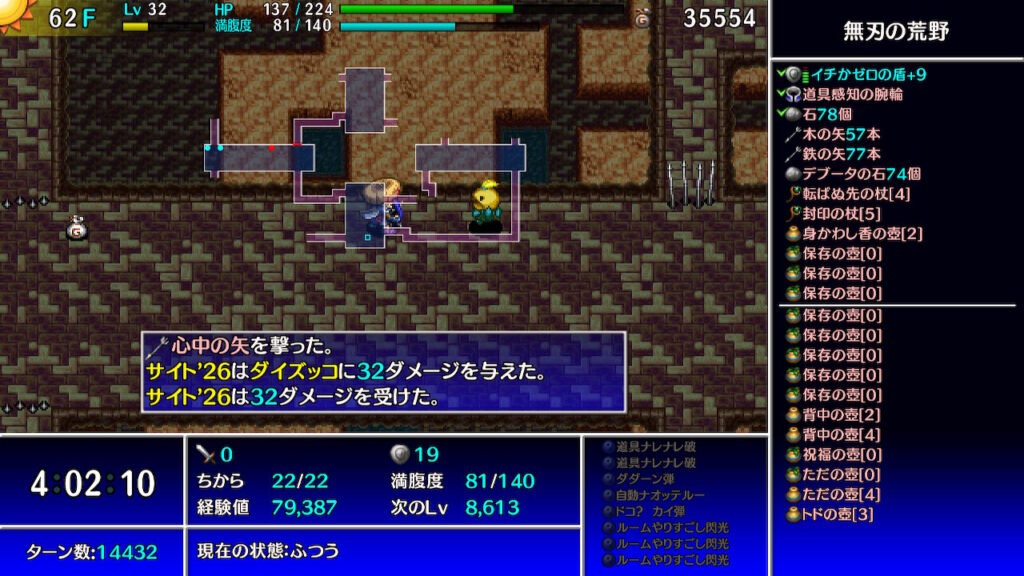The image size is (1024, 576).
Task: Select 木の矢57本 wooden arrows
Action: click(841, 134)
